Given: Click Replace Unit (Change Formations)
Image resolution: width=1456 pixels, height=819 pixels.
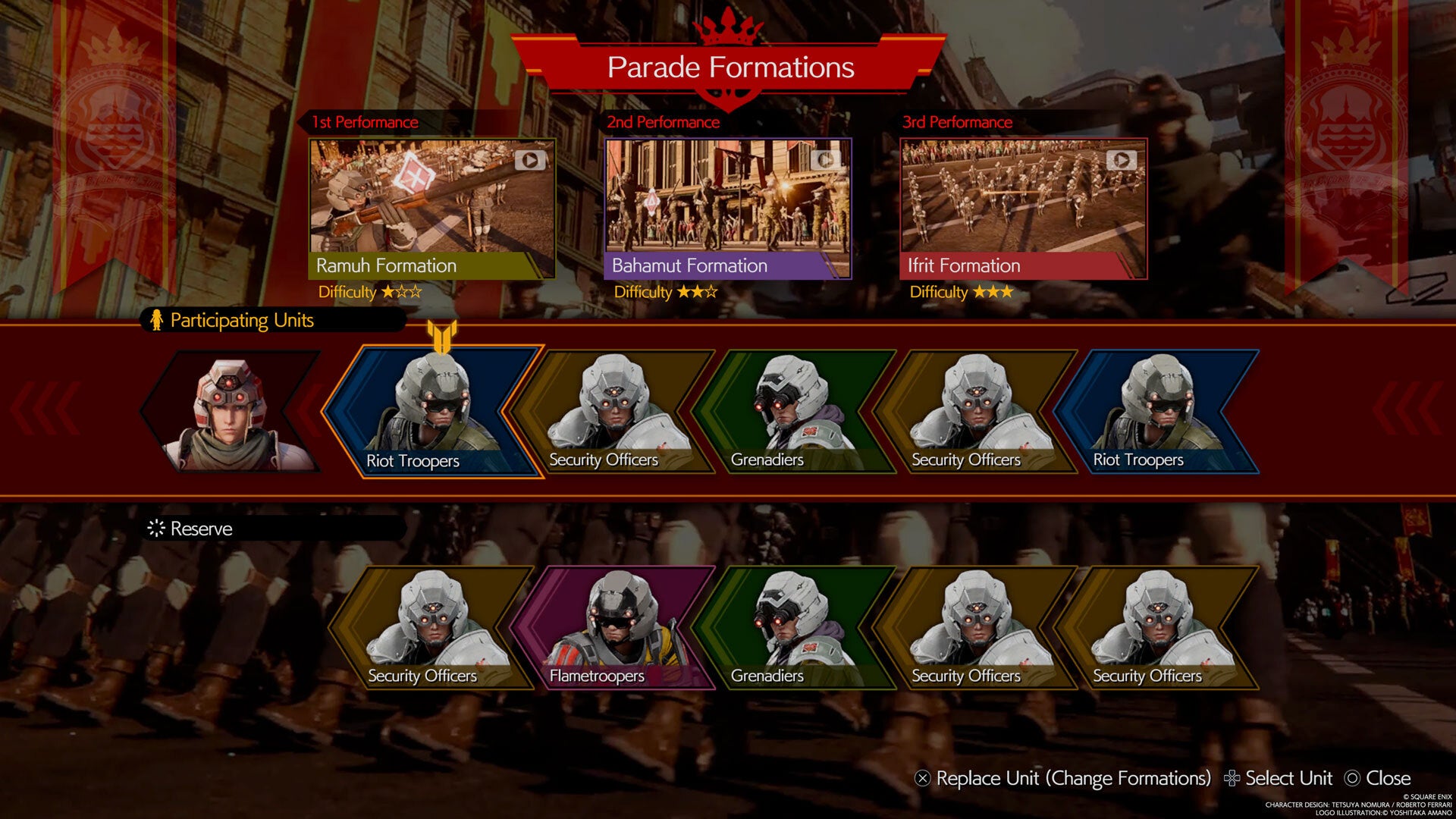Looking at the screenshot, I should (x=1062, y=779).
